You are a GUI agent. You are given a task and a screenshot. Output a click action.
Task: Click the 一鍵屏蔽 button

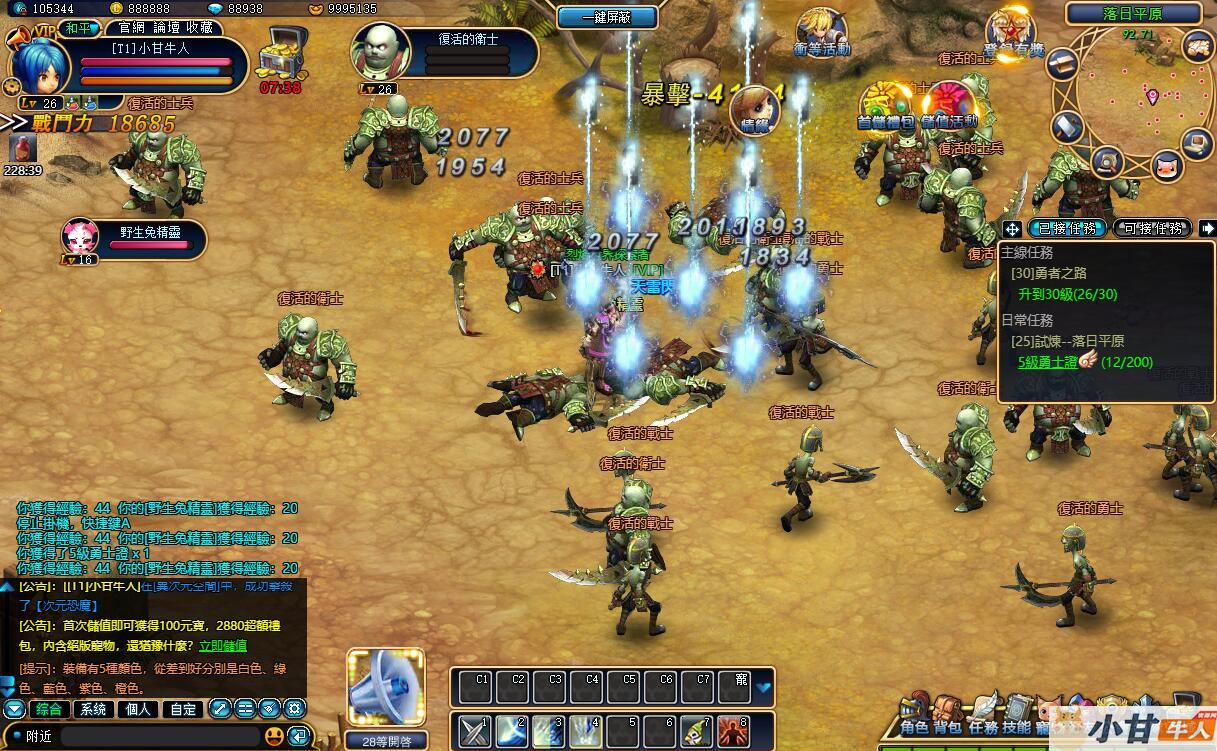click(607, 17)
